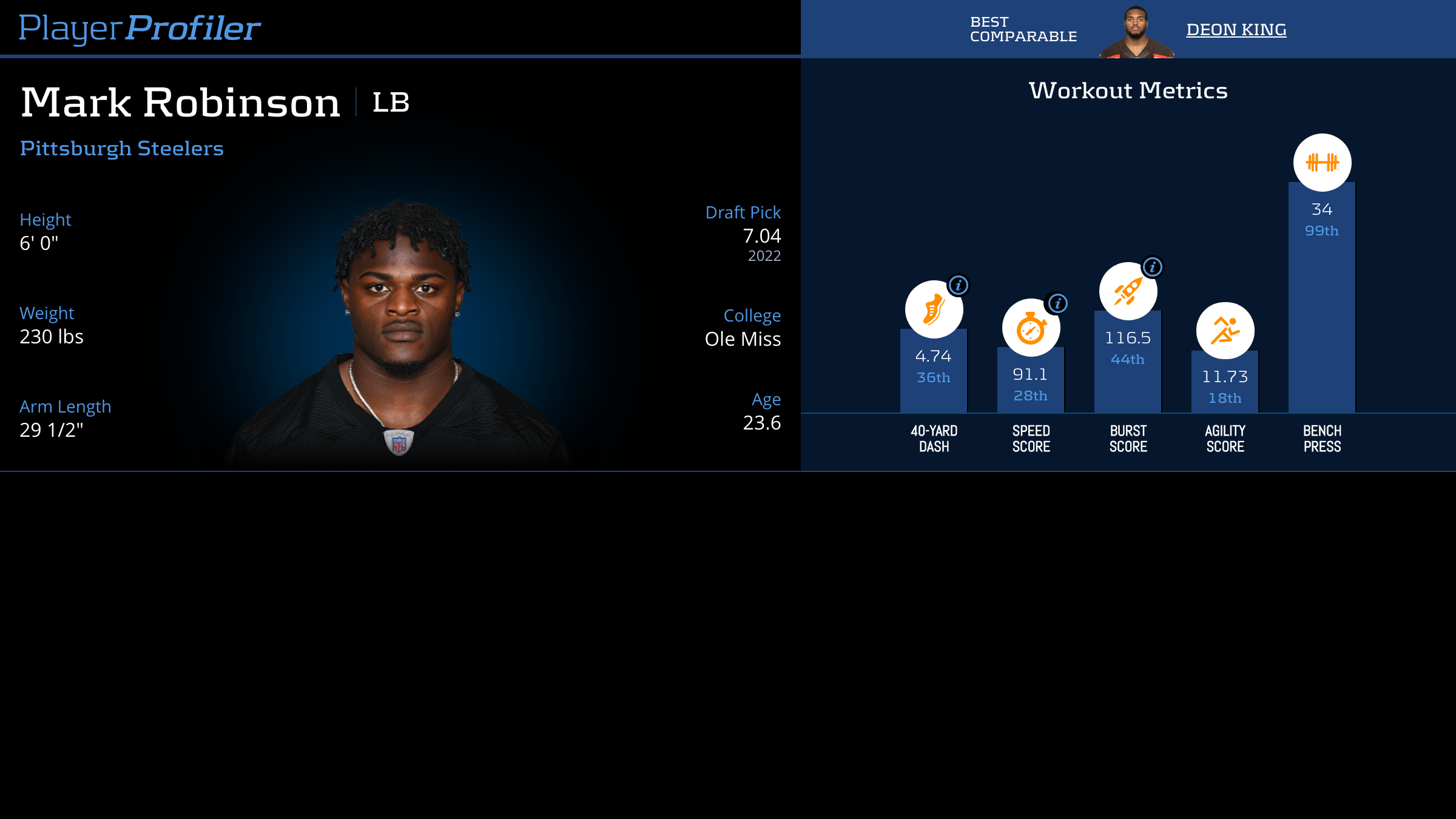Show info for Burst Score metric

click(x=1152, y=267)
